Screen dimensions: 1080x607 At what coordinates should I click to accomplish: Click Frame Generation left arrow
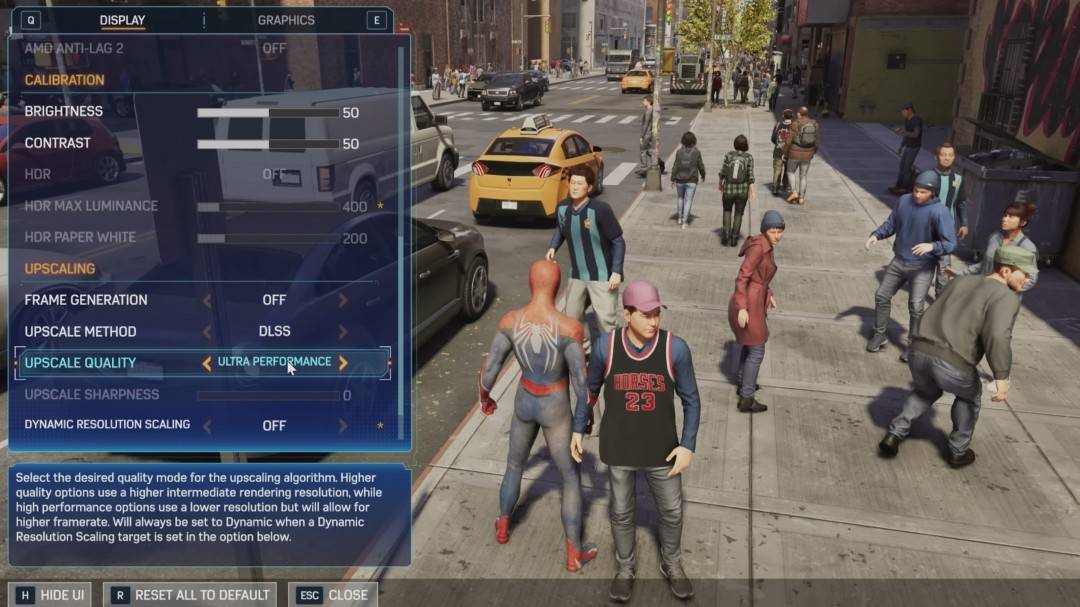click(207, 300)
